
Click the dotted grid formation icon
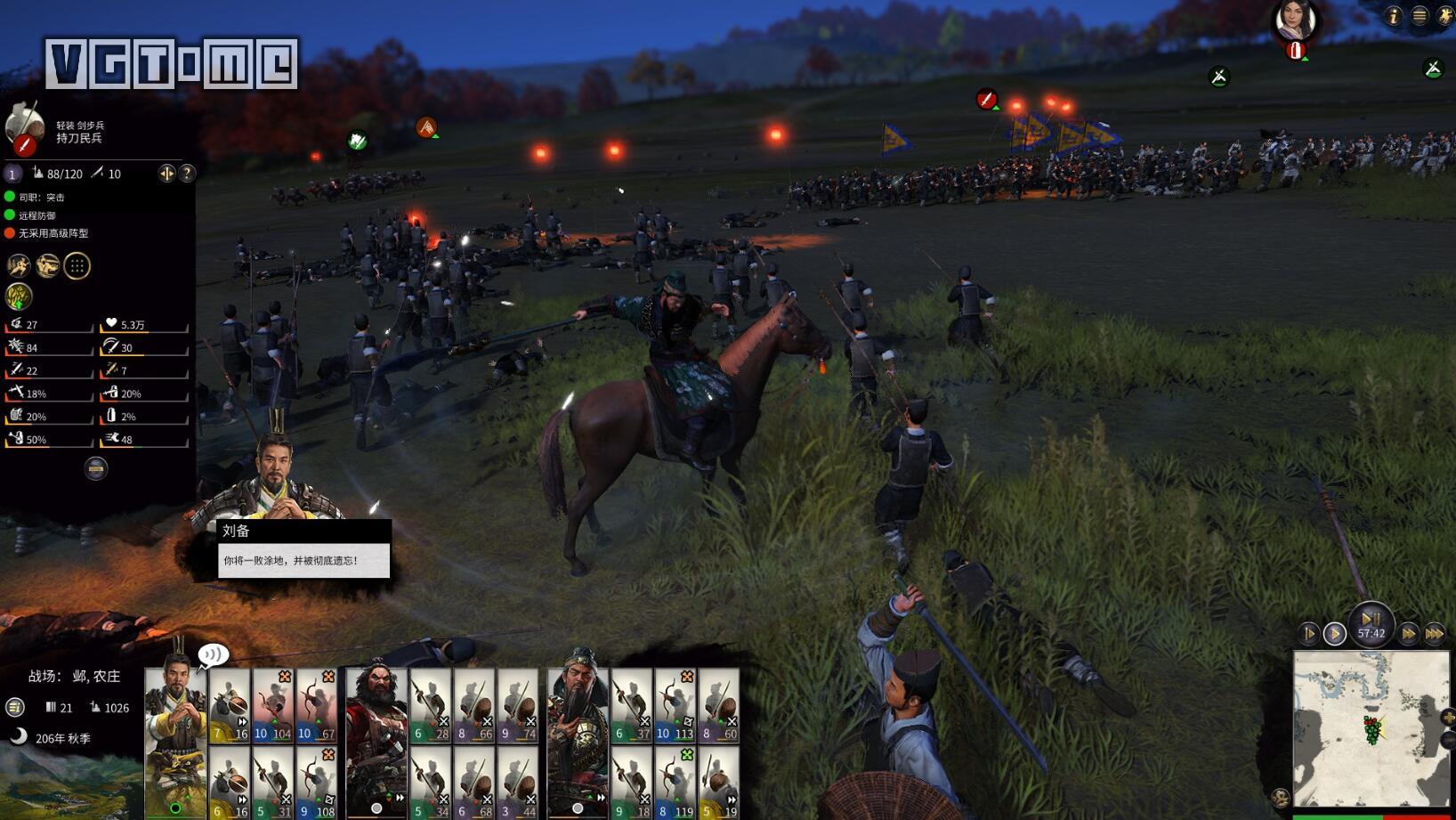click(77, 266)
